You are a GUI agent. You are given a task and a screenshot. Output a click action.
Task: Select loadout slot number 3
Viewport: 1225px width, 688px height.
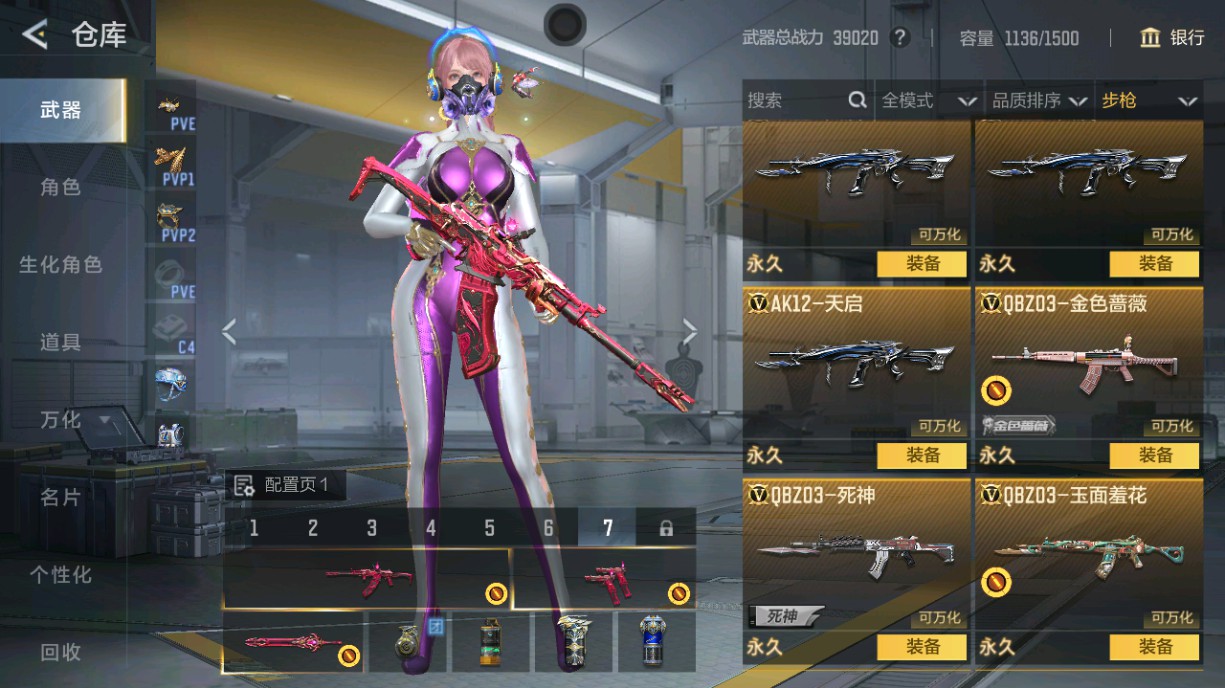tap(372, 528)
